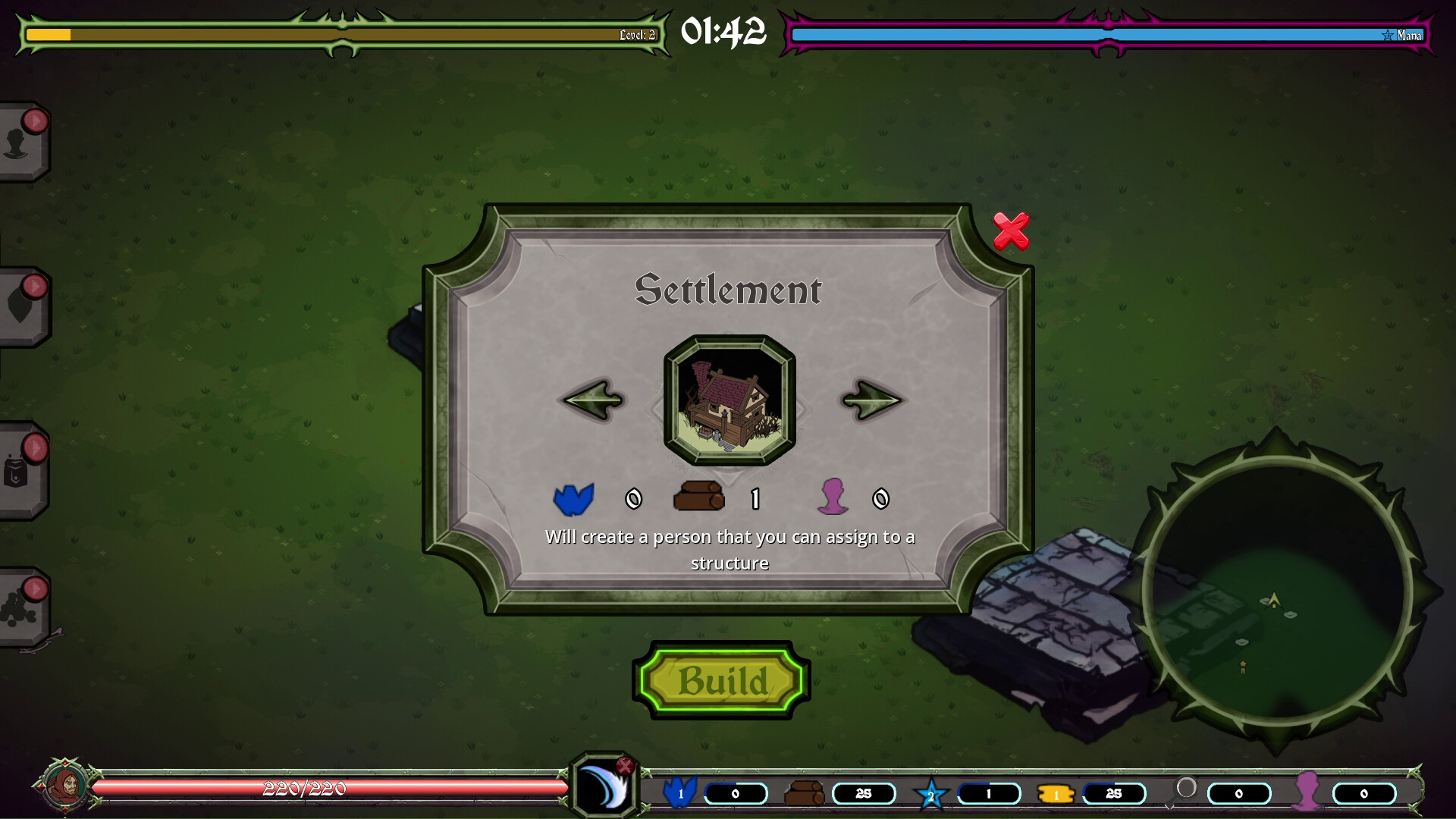The height and width of the screenshot is (819, 1456).
Task: Click the blue claw resource icon
Action: 682,793
